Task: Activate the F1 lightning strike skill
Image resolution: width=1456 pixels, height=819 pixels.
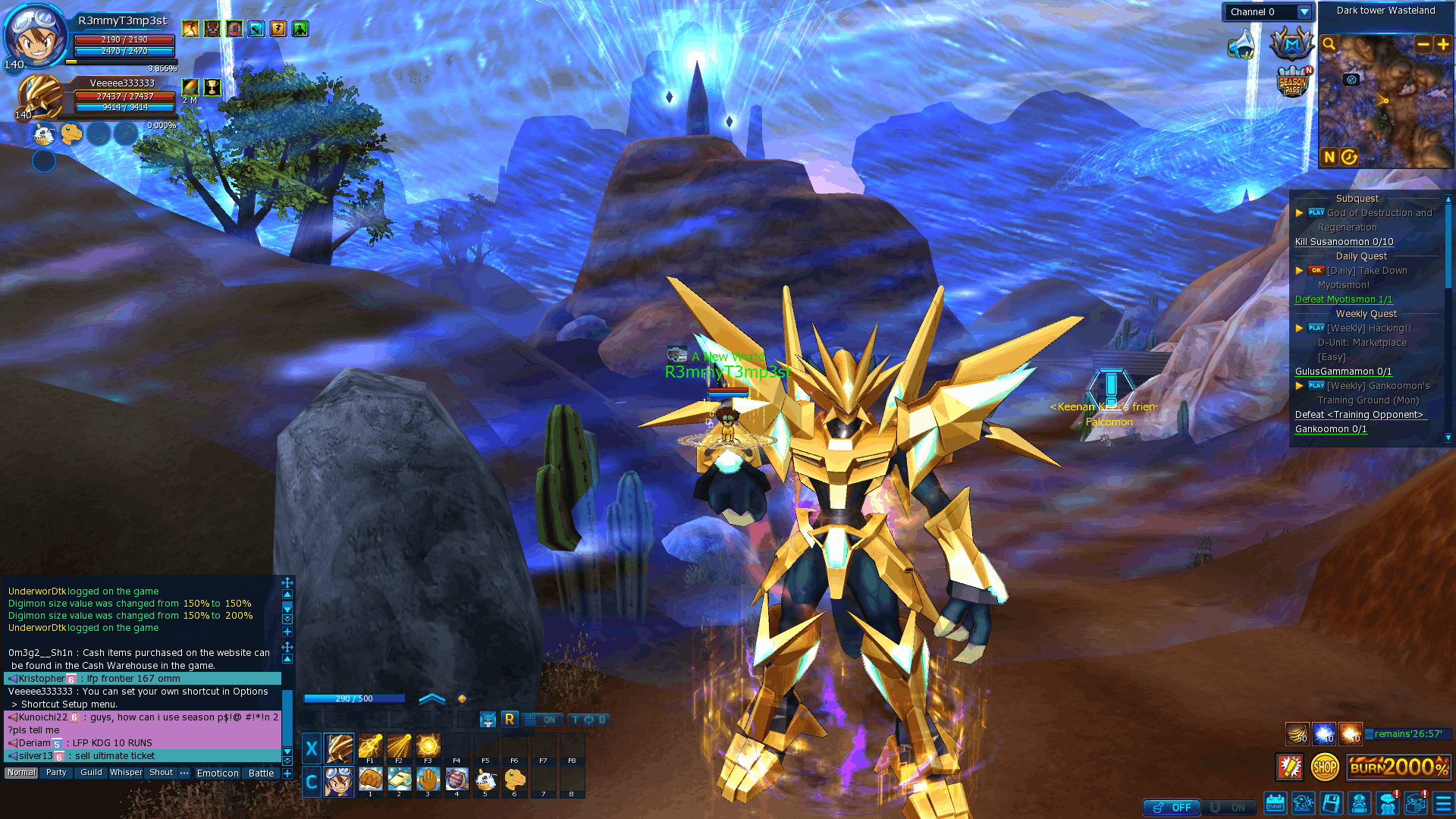Action: tap(370, 747)
